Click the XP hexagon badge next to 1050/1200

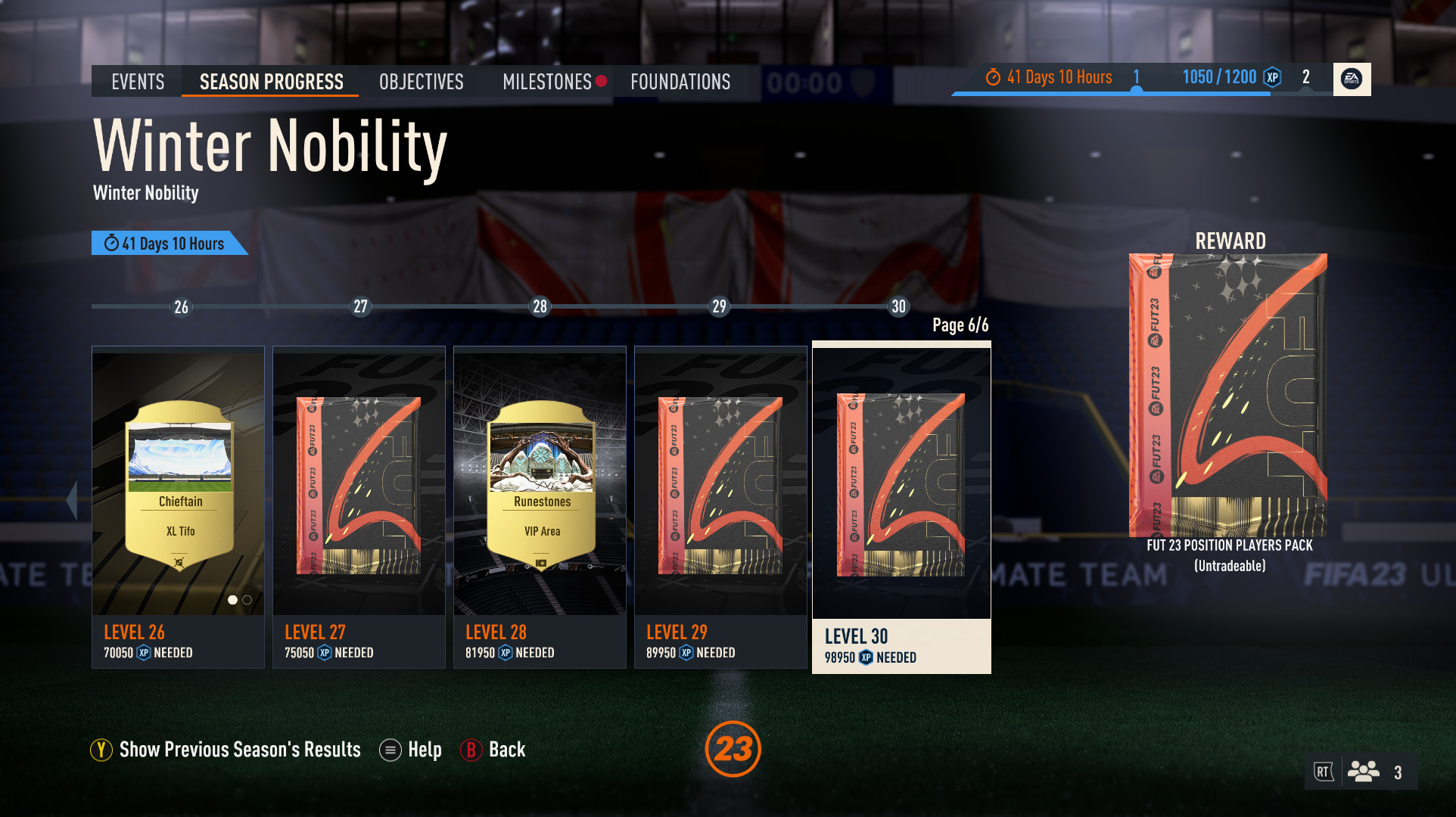tap(1269, 76)
